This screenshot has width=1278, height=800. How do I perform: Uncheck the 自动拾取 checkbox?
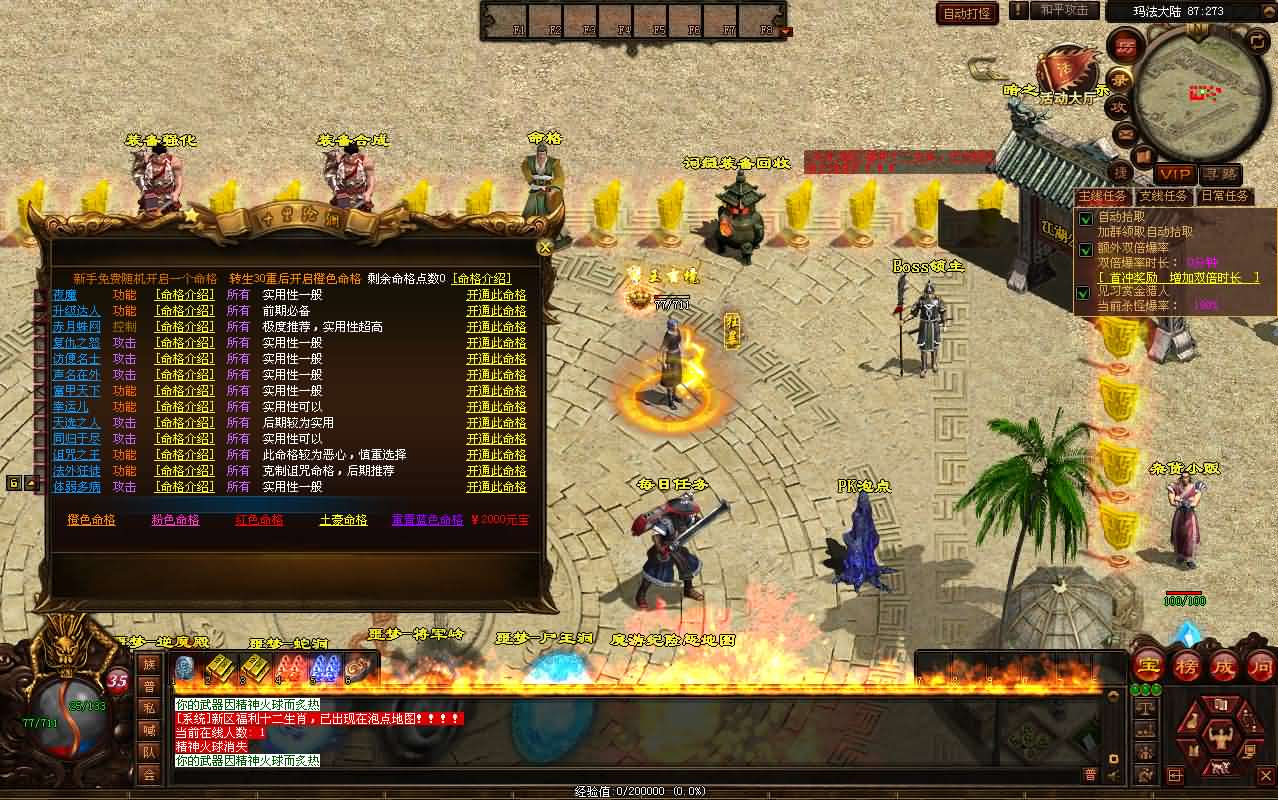(x=1085, y=219)
